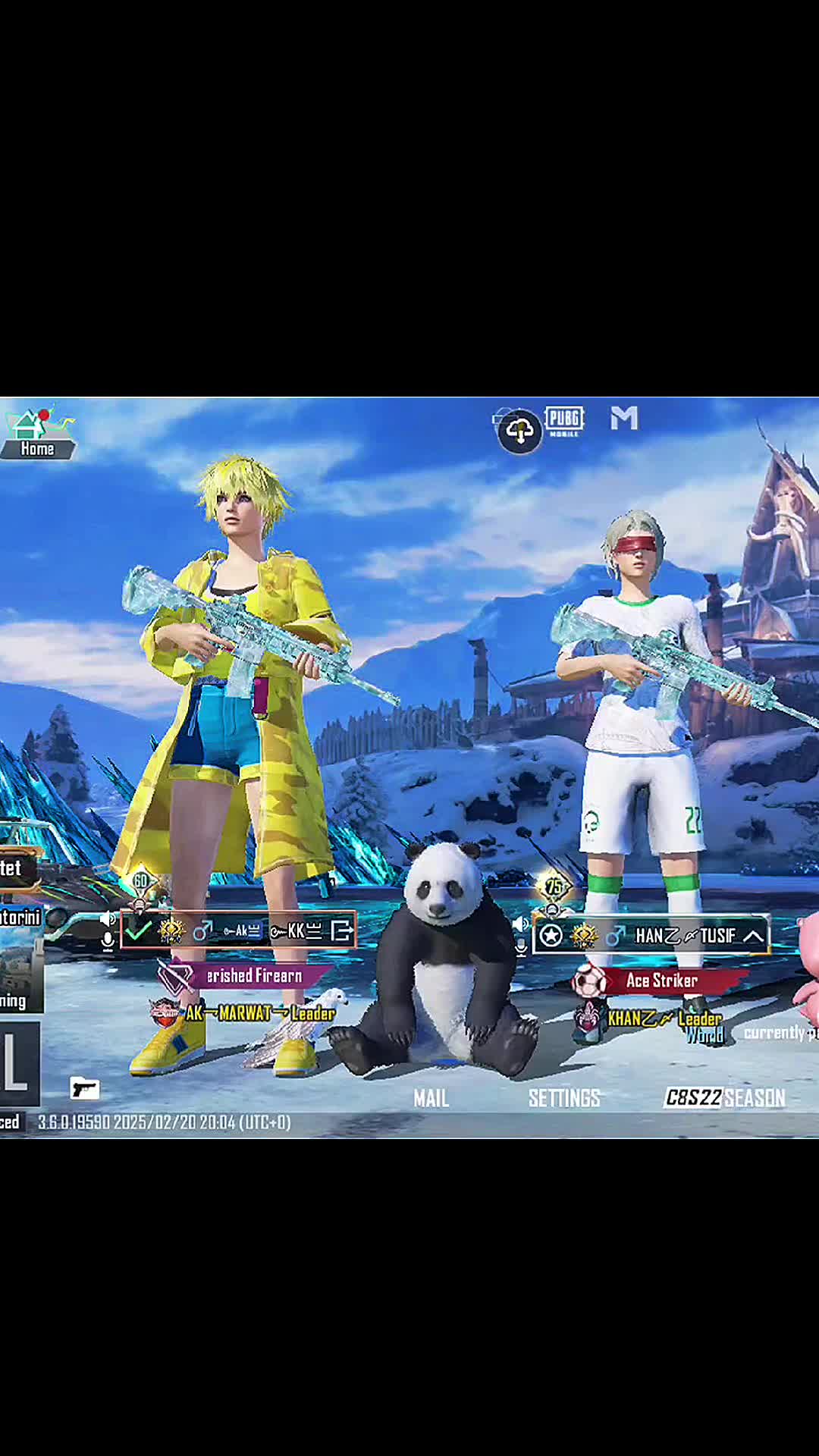The height and width of the screenshot is (1456, 819).
Task: Click the leave team exit icon
Action: (342, 930)
